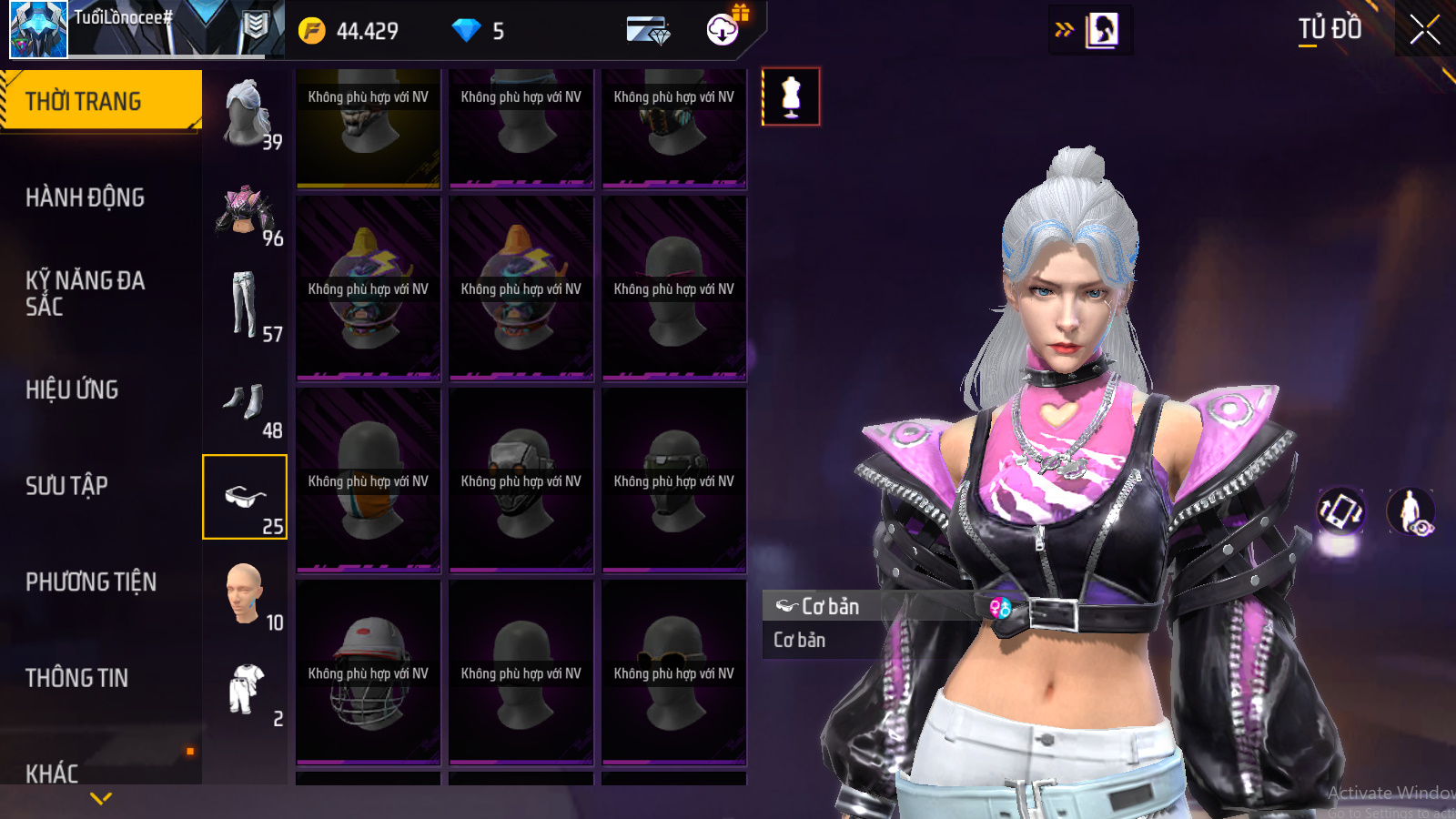
Task: Open the THỜI TRANG menu tab
Action: point(100,101)
